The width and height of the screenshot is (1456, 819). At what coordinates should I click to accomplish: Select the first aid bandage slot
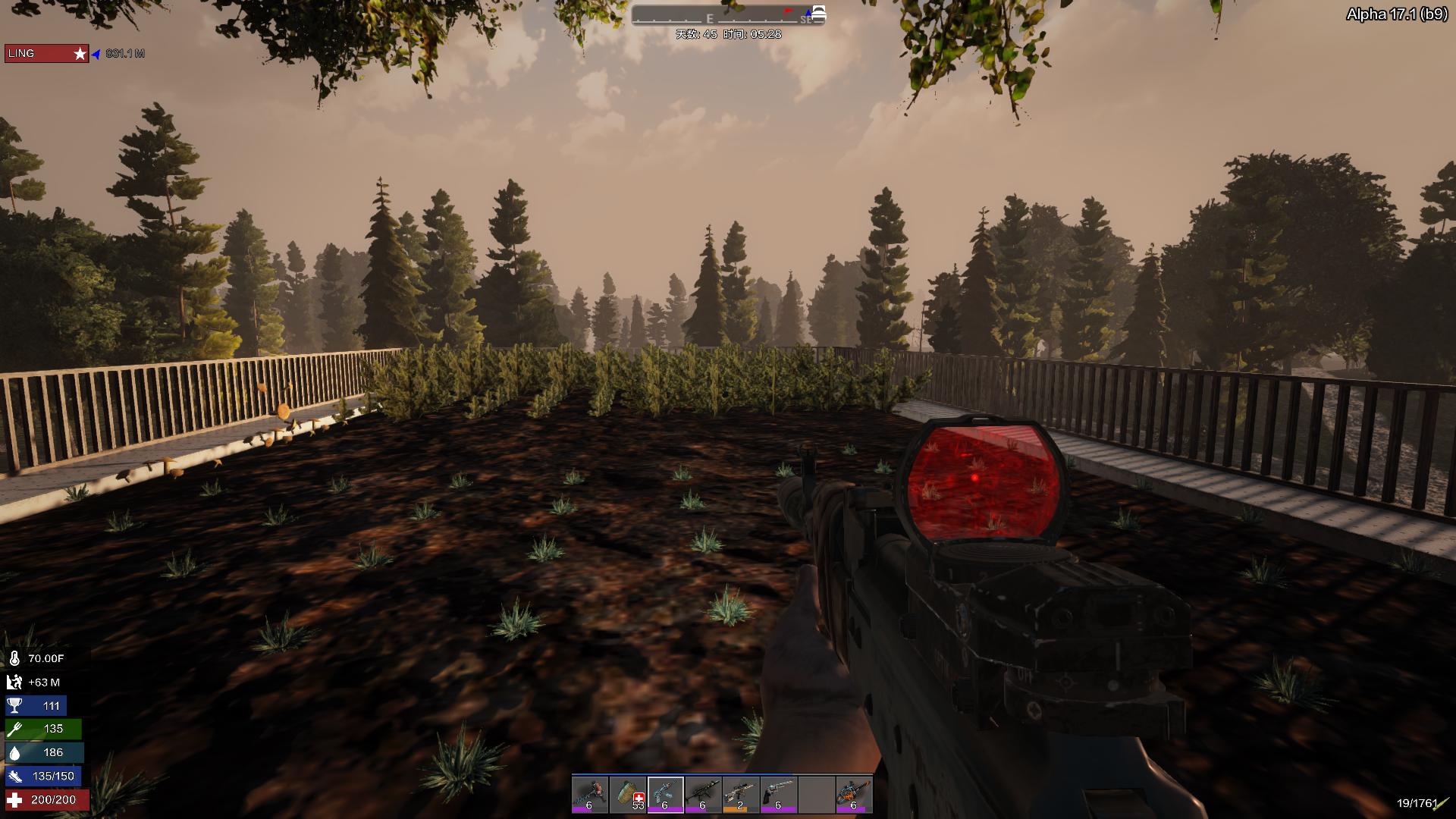coord(628,795)
